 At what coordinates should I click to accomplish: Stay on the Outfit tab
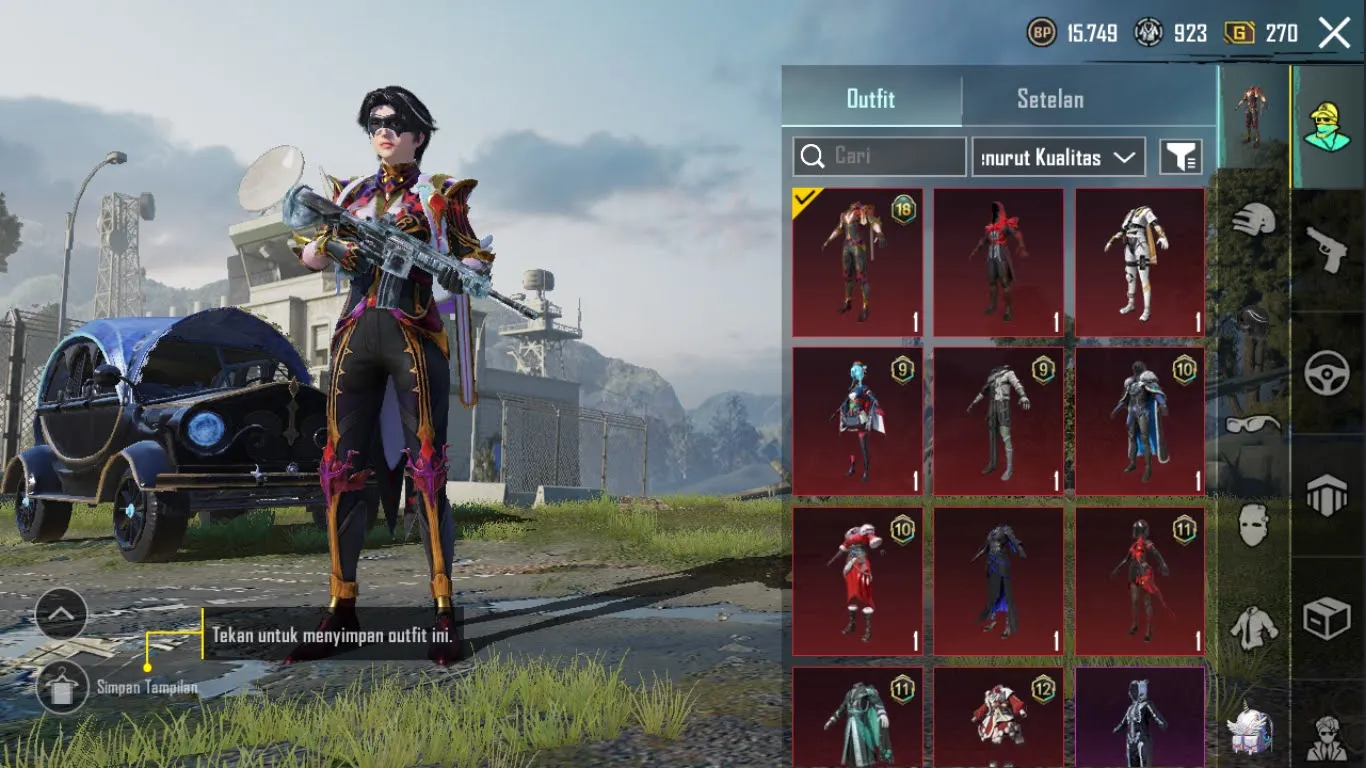coord(871,99)
